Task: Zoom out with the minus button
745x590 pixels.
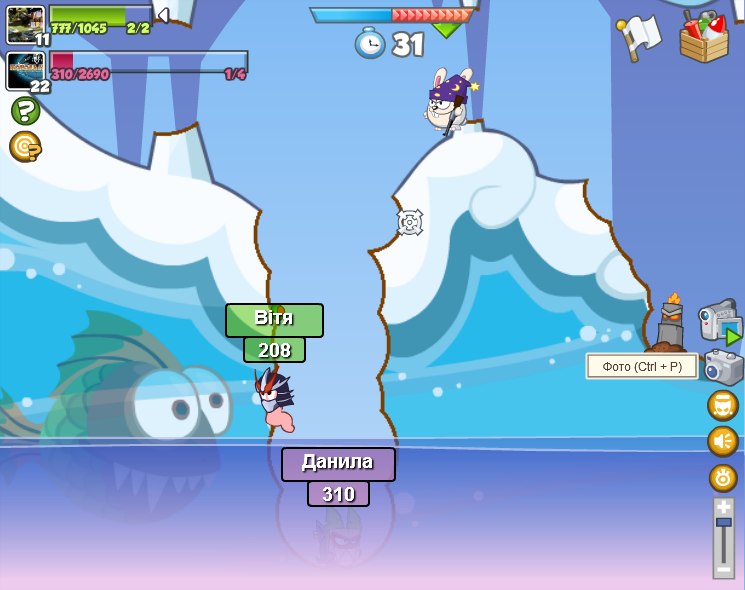Action: [724, 568]
